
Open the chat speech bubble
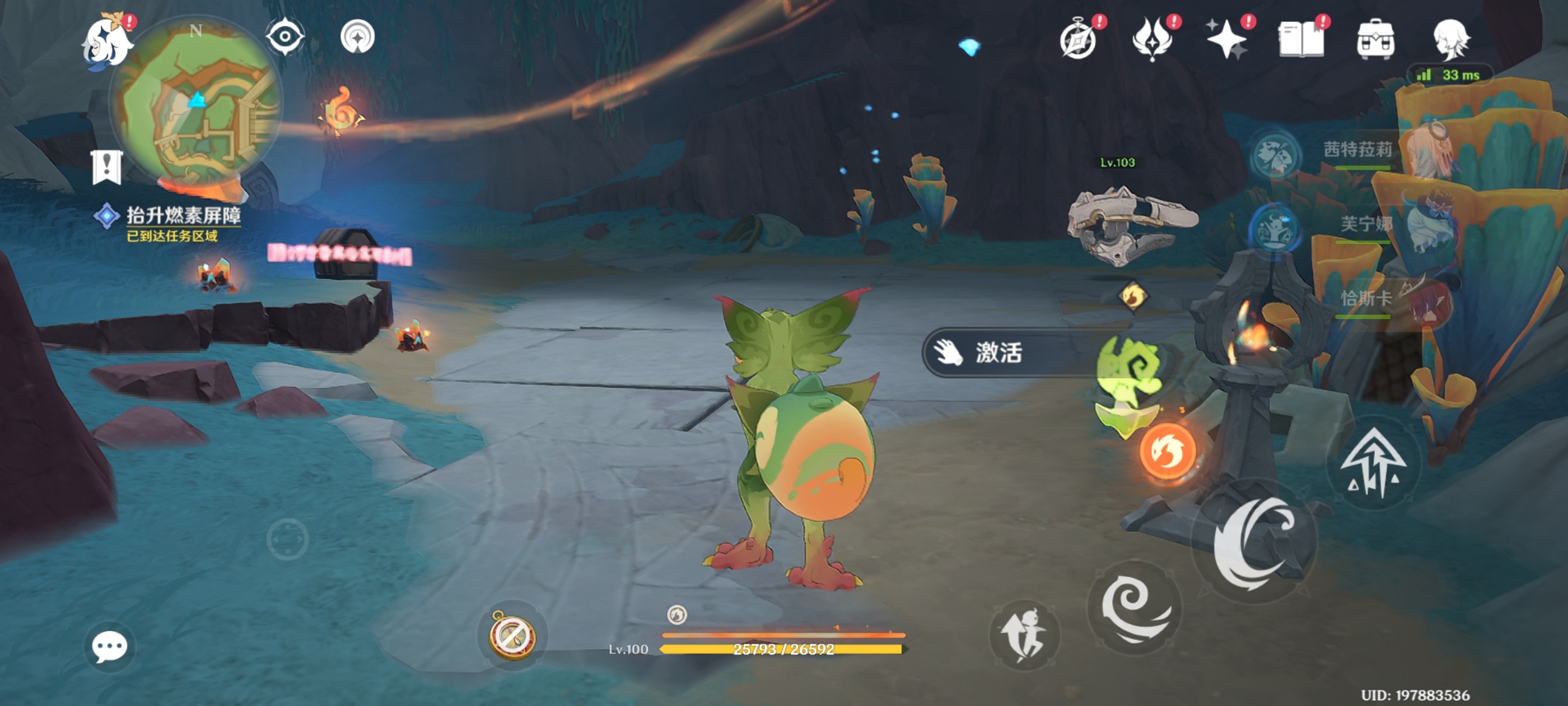[110, 646]
